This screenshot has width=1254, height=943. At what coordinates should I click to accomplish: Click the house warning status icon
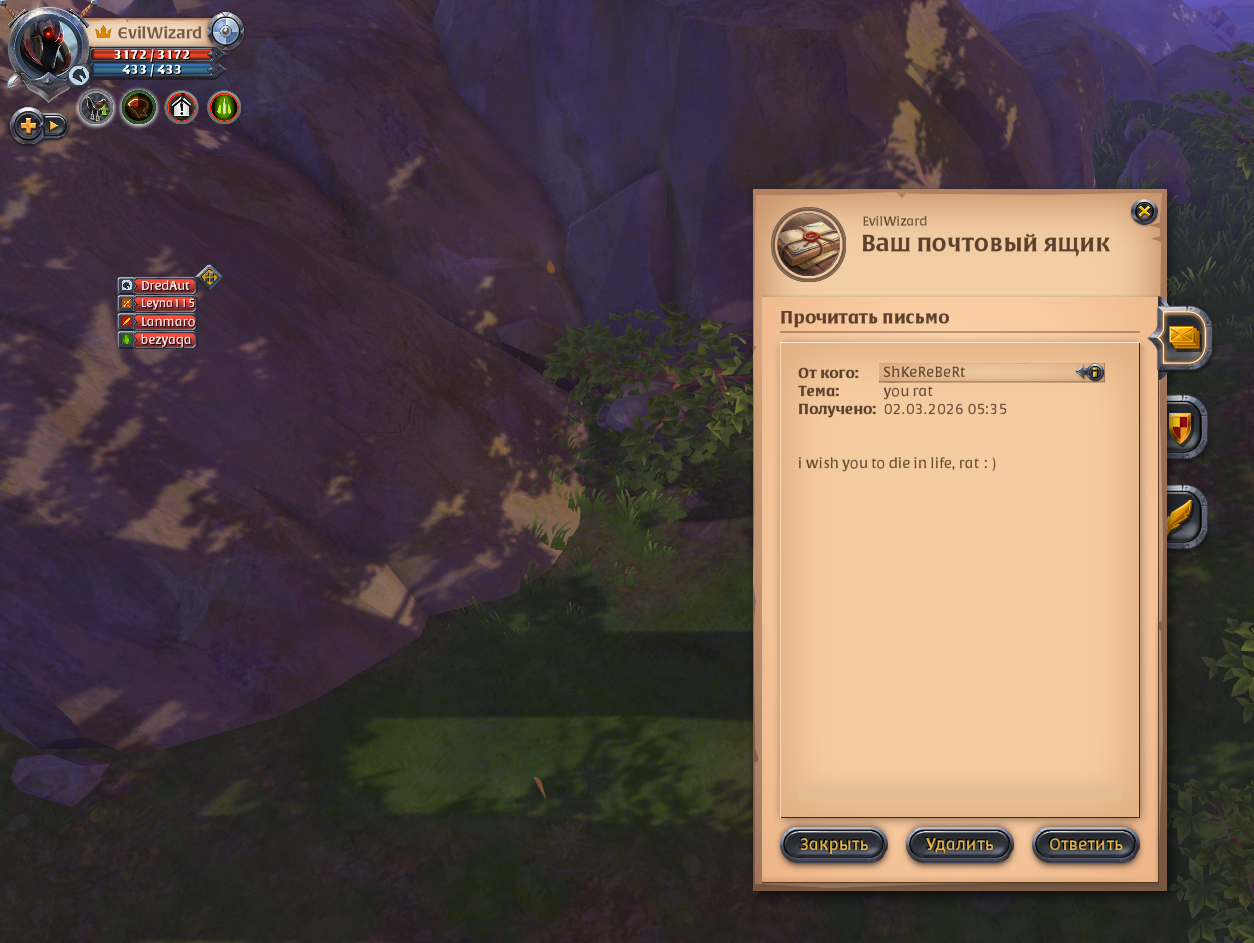point(181,108)
